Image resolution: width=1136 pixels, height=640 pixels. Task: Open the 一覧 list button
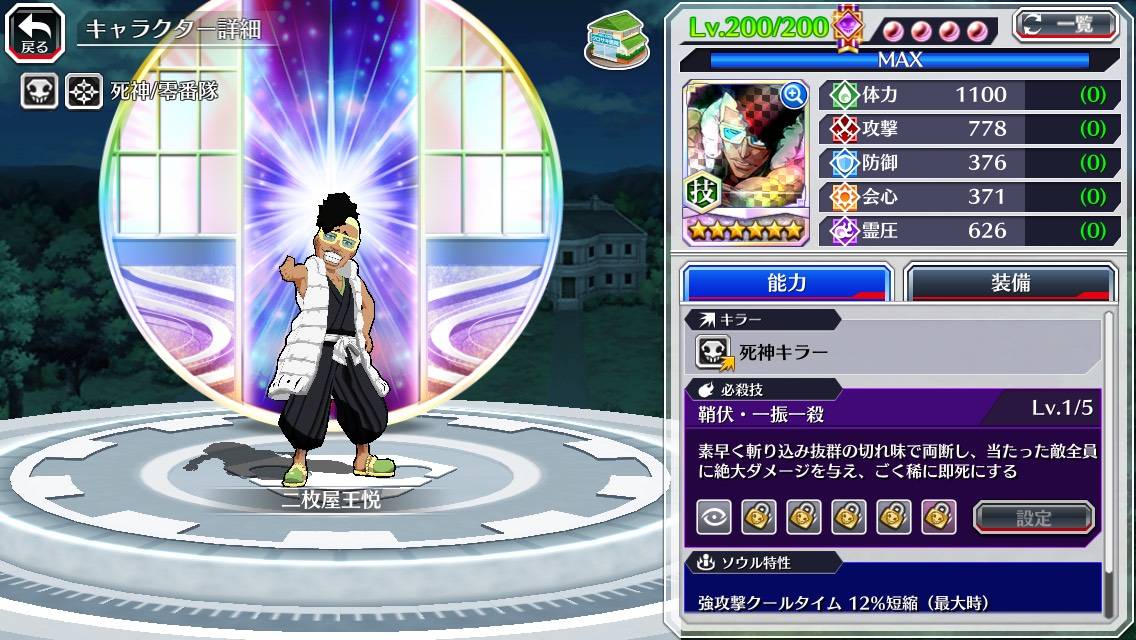click(1065, 24)
